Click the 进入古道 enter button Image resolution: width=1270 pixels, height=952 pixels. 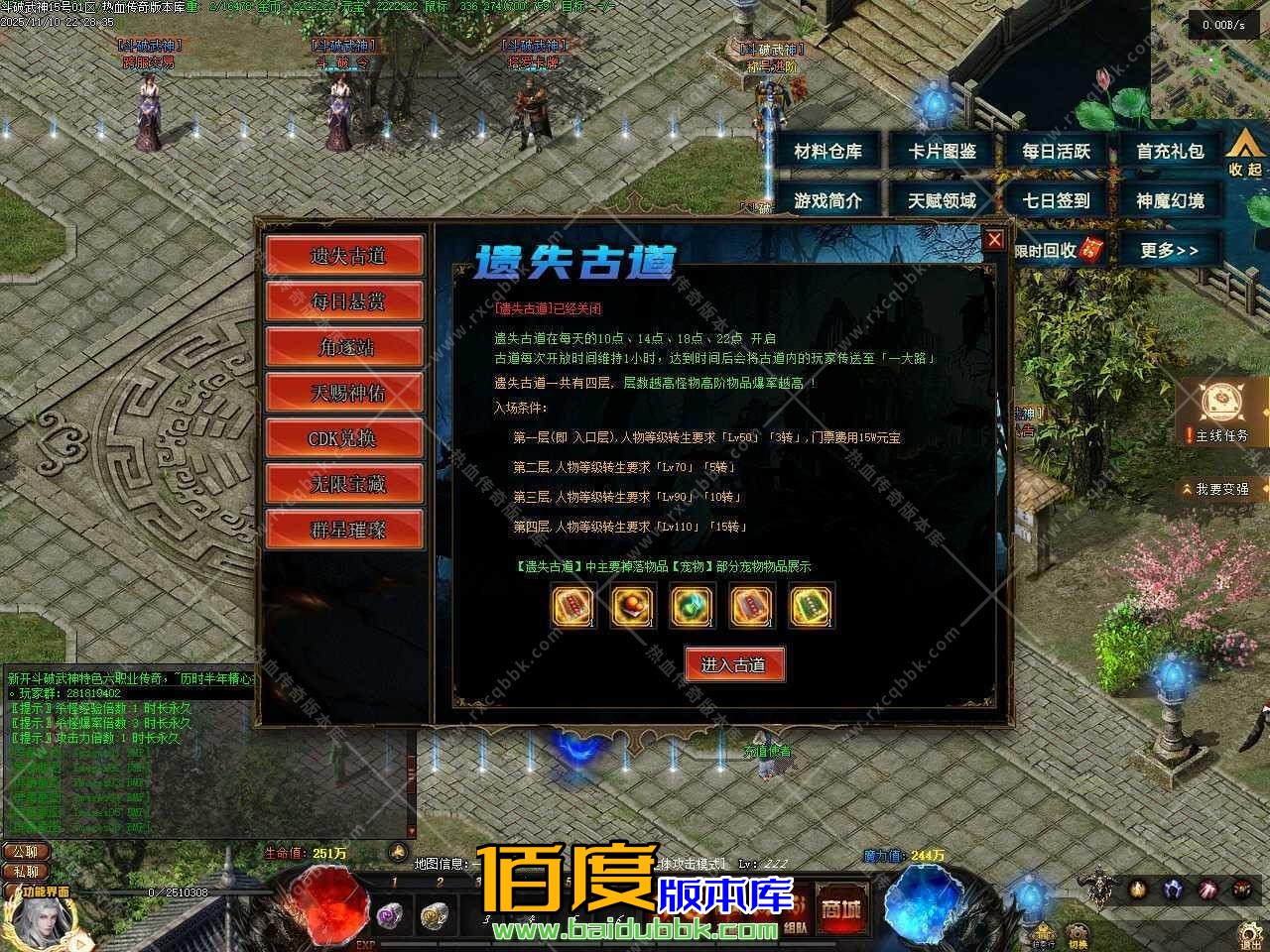click(734, 665)
